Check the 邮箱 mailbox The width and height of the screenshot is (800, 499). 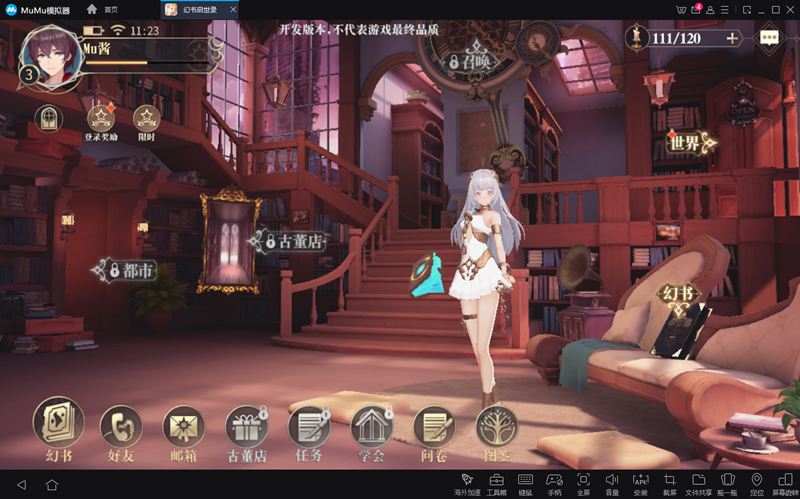click(183, 427)
